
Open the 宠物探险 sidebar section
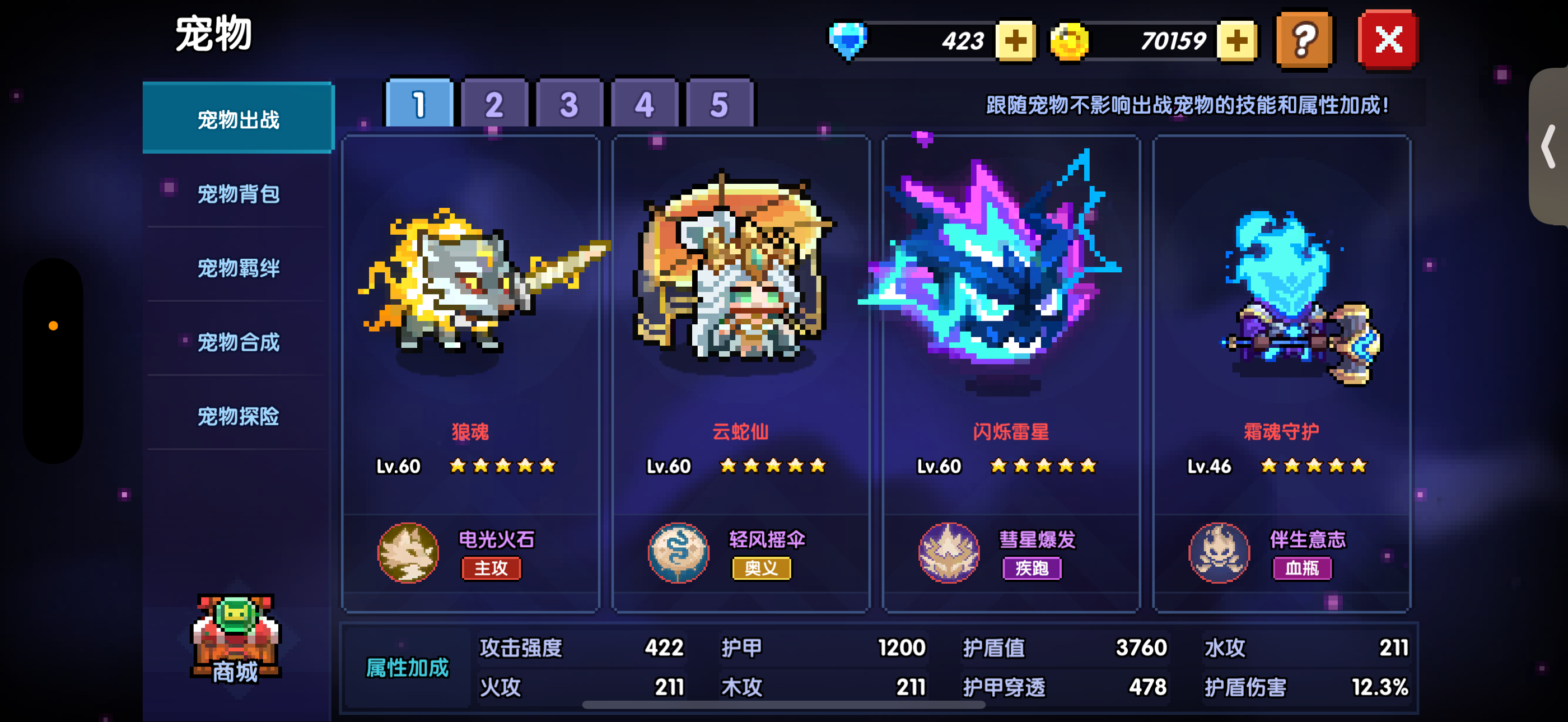click(238, 417)
